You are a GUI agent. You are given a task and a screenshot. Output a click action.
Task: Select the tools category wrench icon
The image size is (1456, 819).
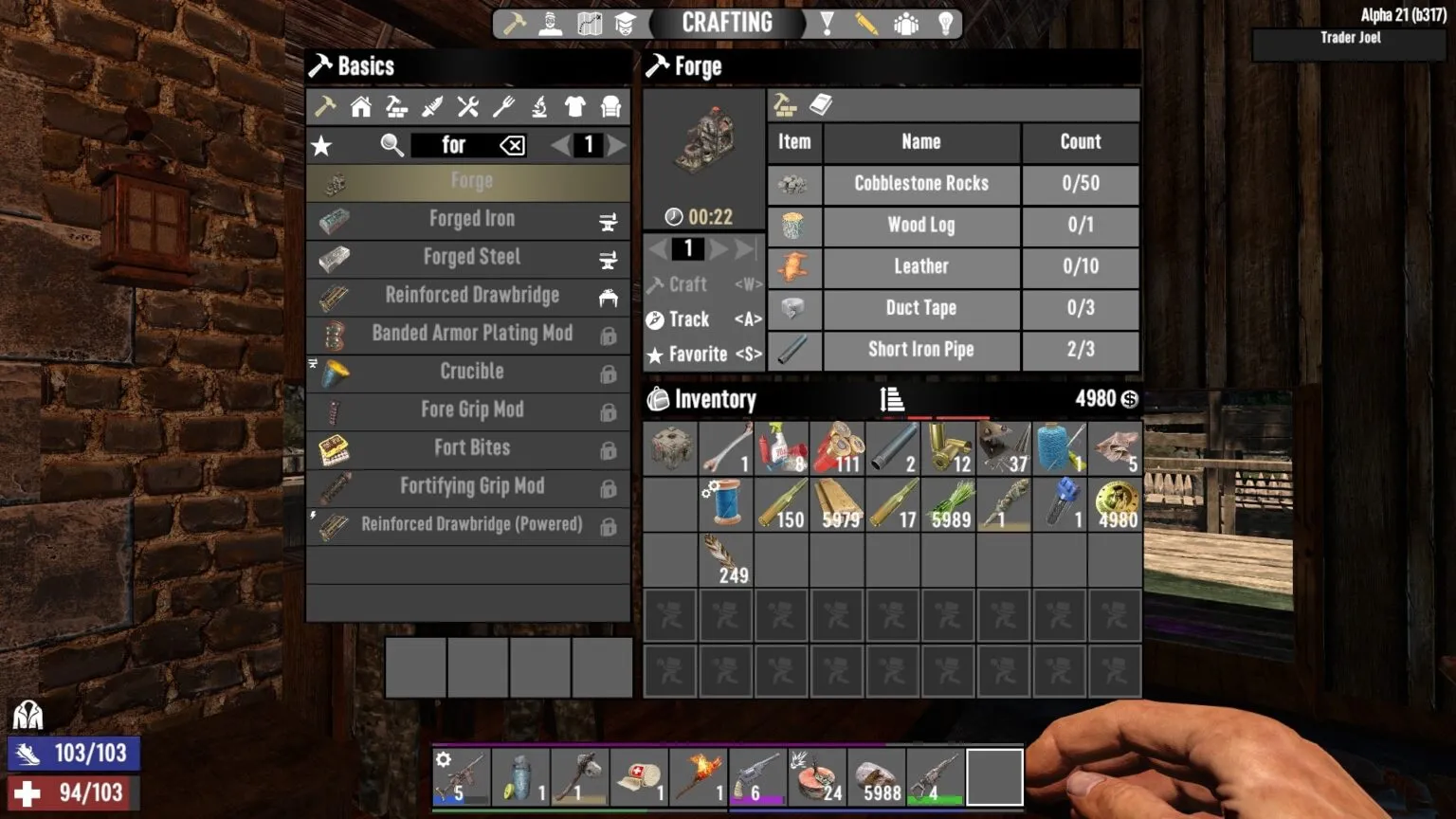point(467,106)
